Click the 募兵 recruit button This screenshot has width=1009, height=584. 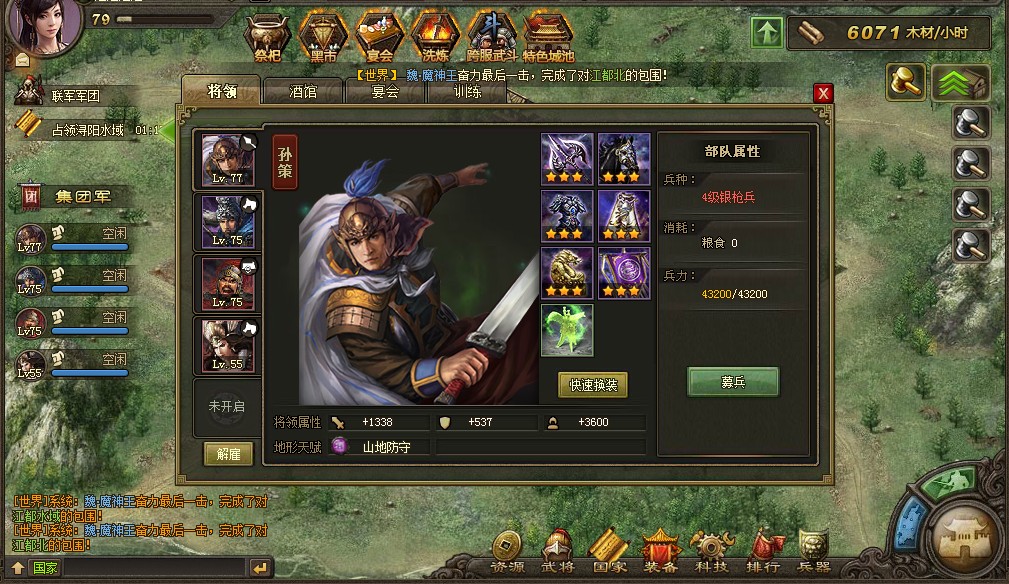click(x=732, y=382)
